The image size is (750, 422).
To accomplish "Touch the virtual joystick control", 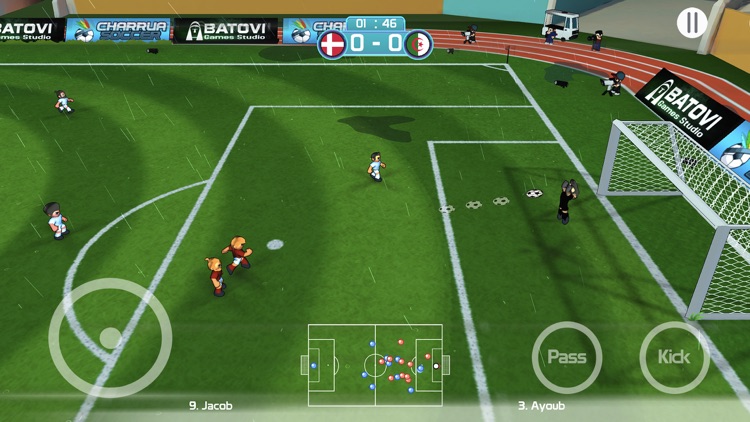I will (x=109, y=338).
